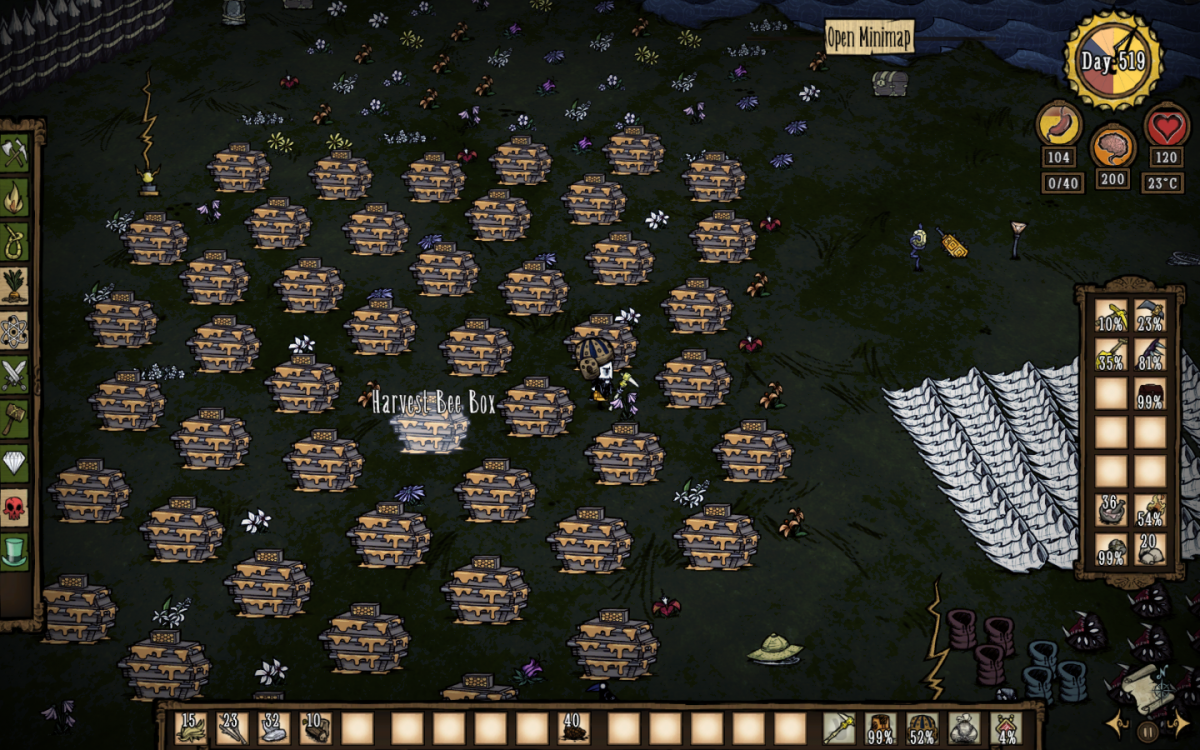Choose the golden shovel at 35% durability
The image size is (1200, 750).
[x=1111, y=354]
